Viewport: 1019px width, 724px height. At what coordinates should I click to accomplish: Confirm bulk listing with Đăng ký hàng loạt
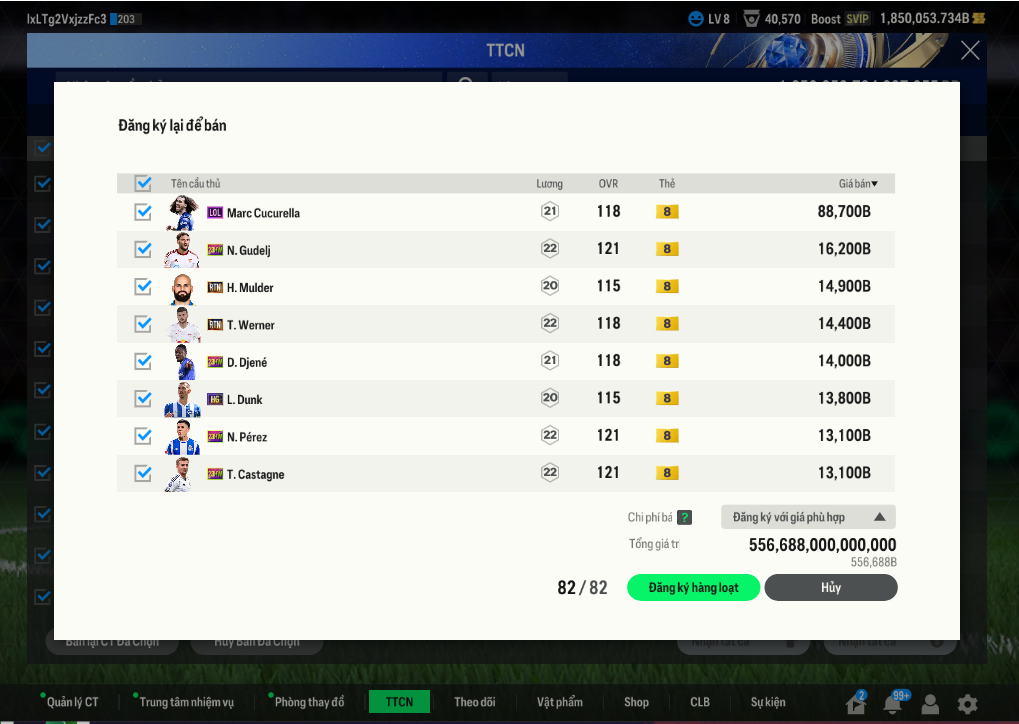click(x=693, y=587)
